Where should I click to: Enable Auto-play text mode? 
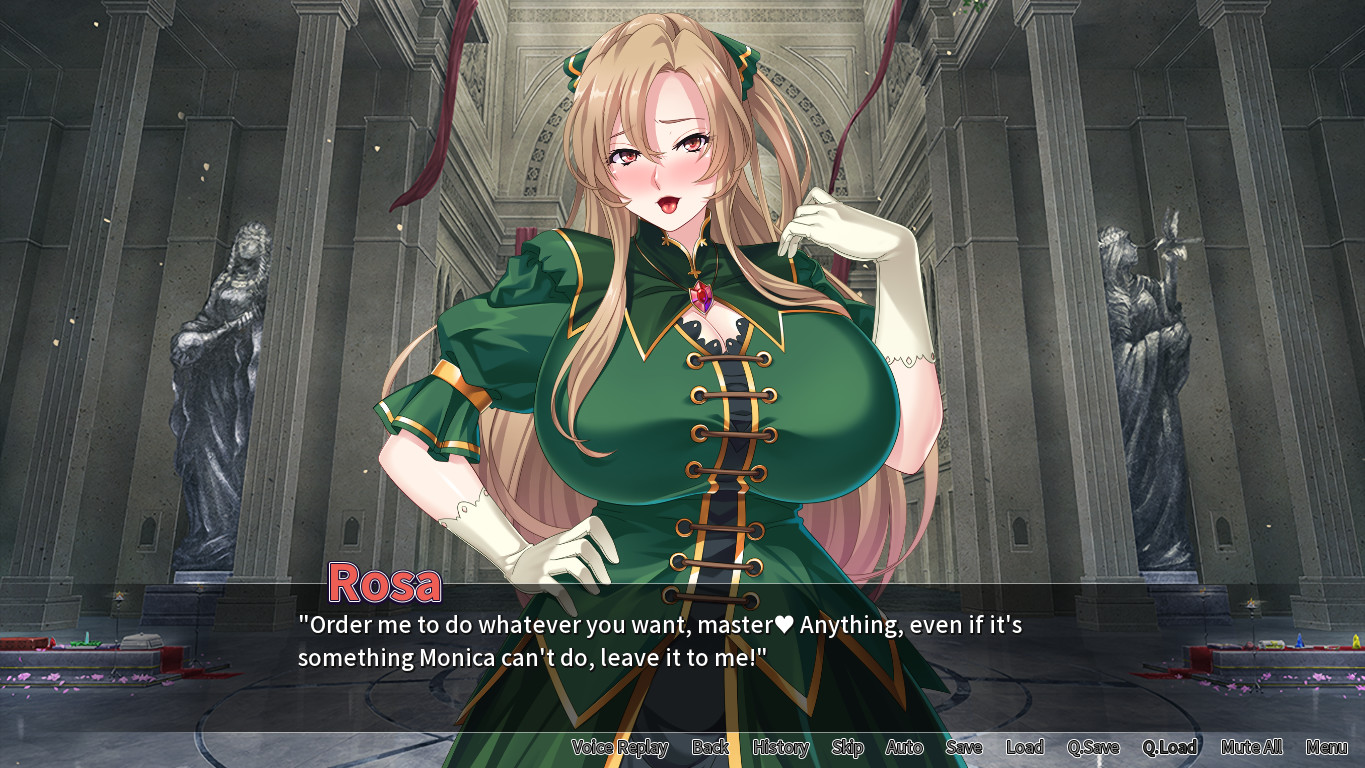click(903, 747)
